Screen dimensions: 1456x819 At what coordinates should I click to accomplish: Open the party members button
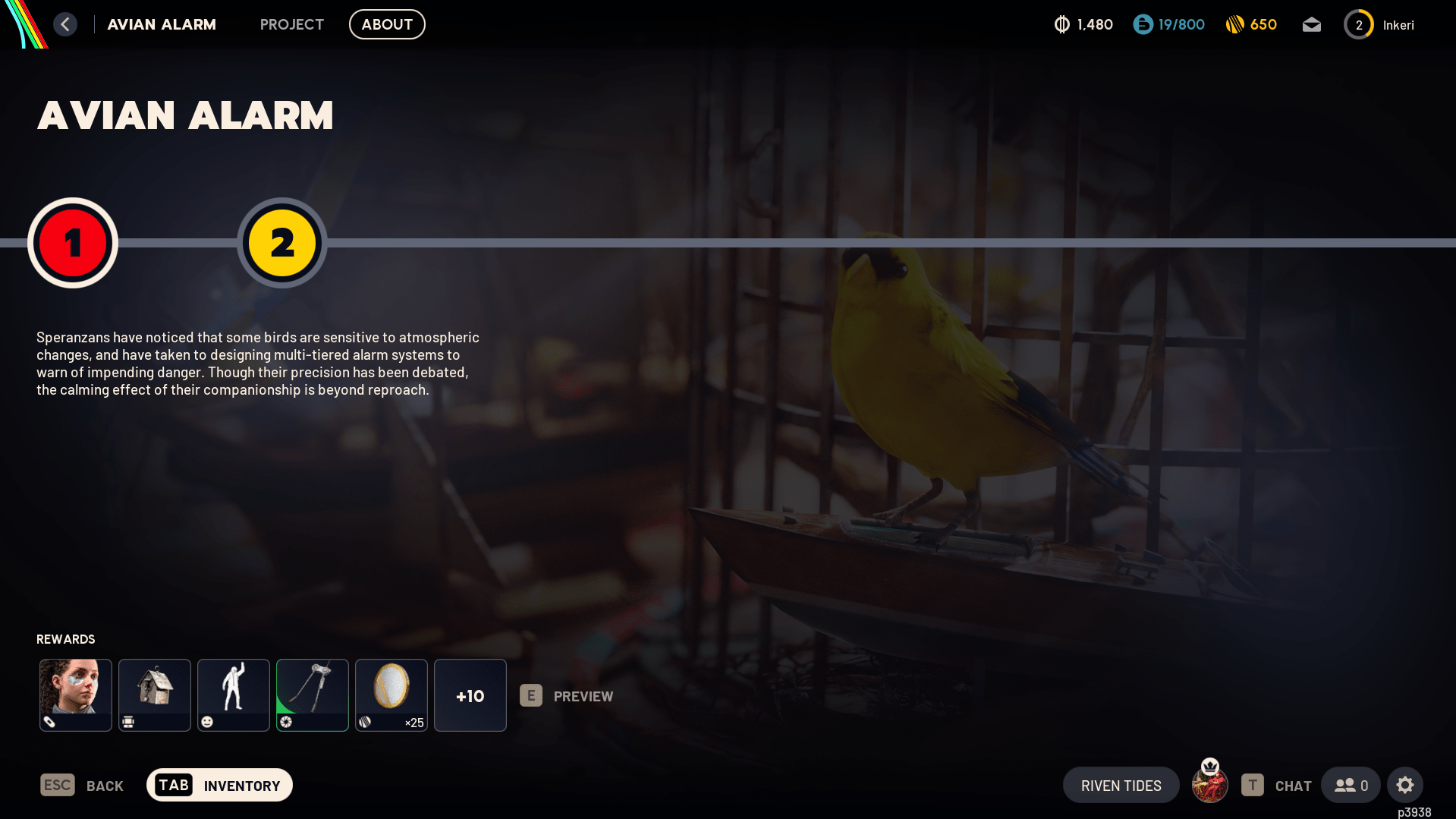click(x=1351, y=785)
